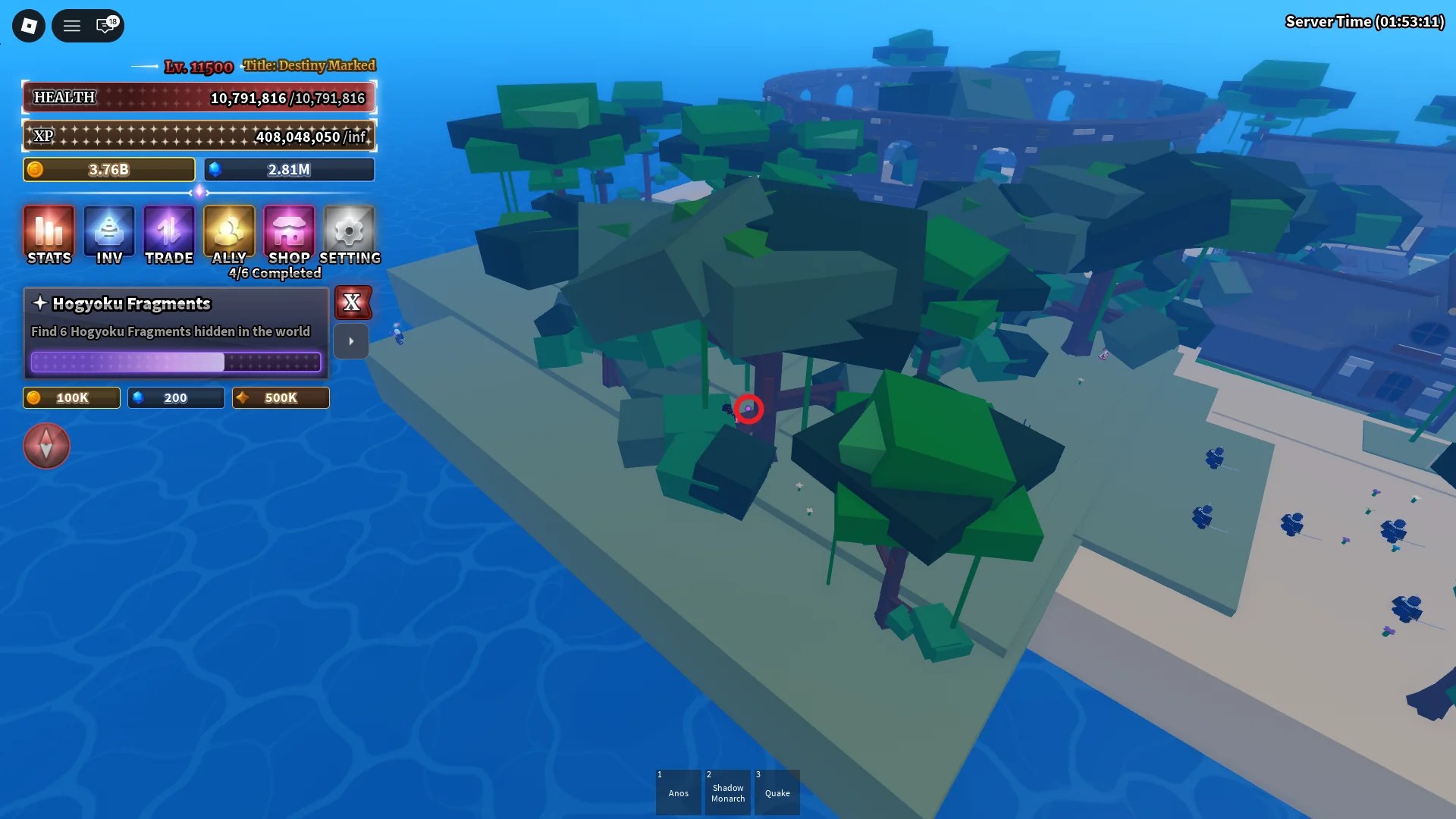Open the SETTING gear icon

(x=350, y=235)
